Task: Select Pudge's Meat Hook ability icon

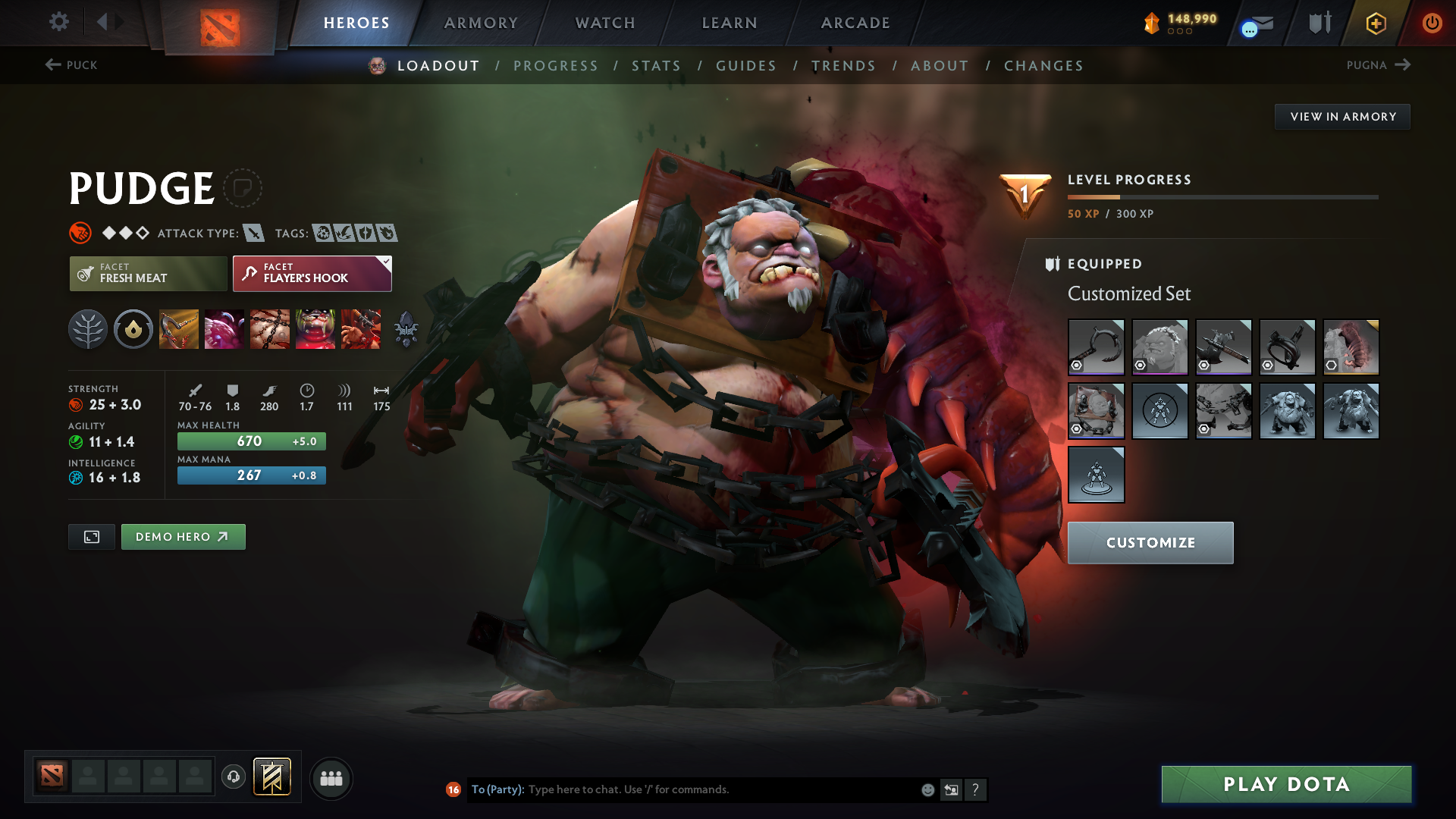Action: [x=179, y=329]
